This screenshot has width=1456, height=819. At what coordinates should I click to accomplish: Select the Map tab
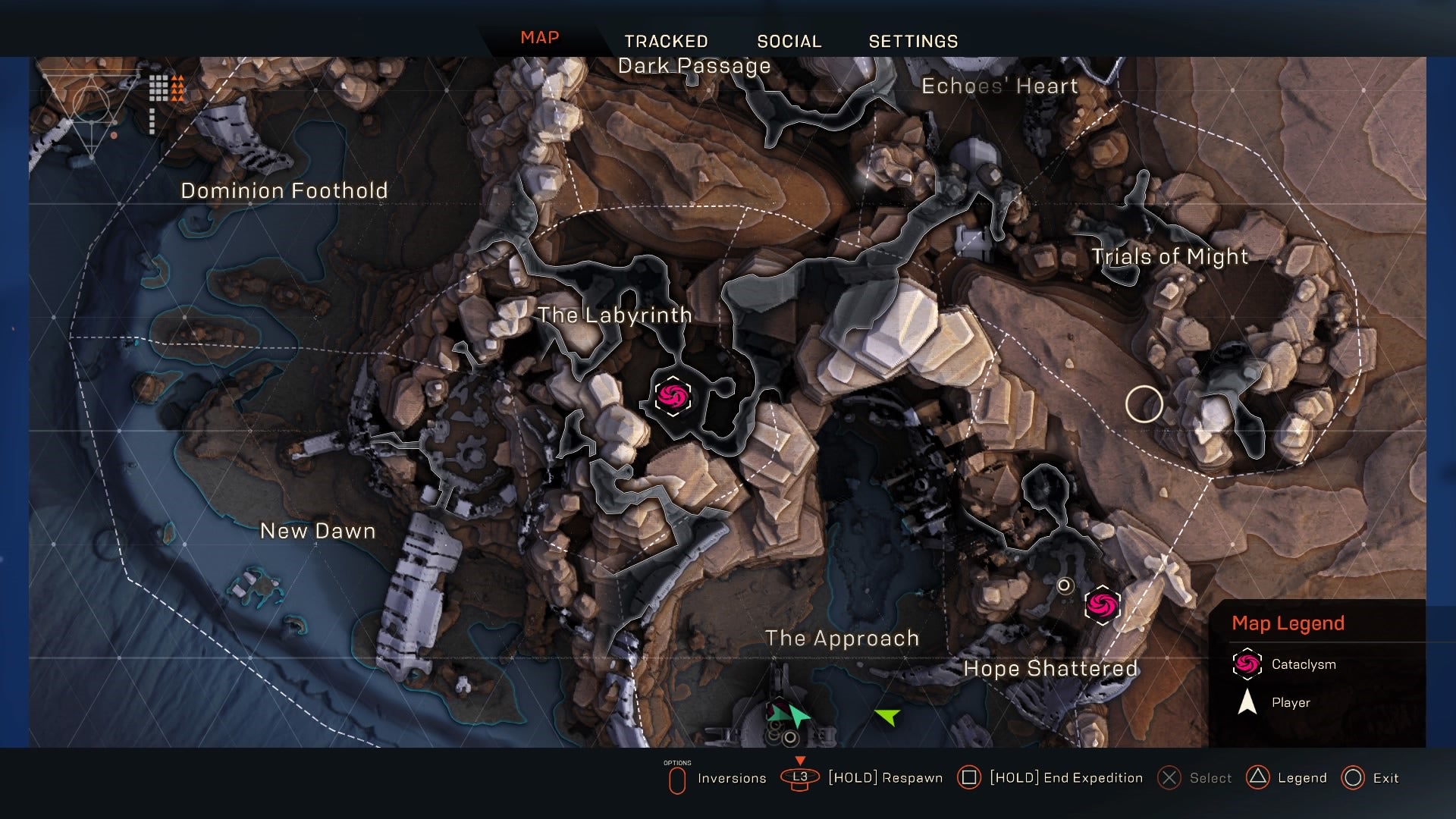click(x=539, y=38)
